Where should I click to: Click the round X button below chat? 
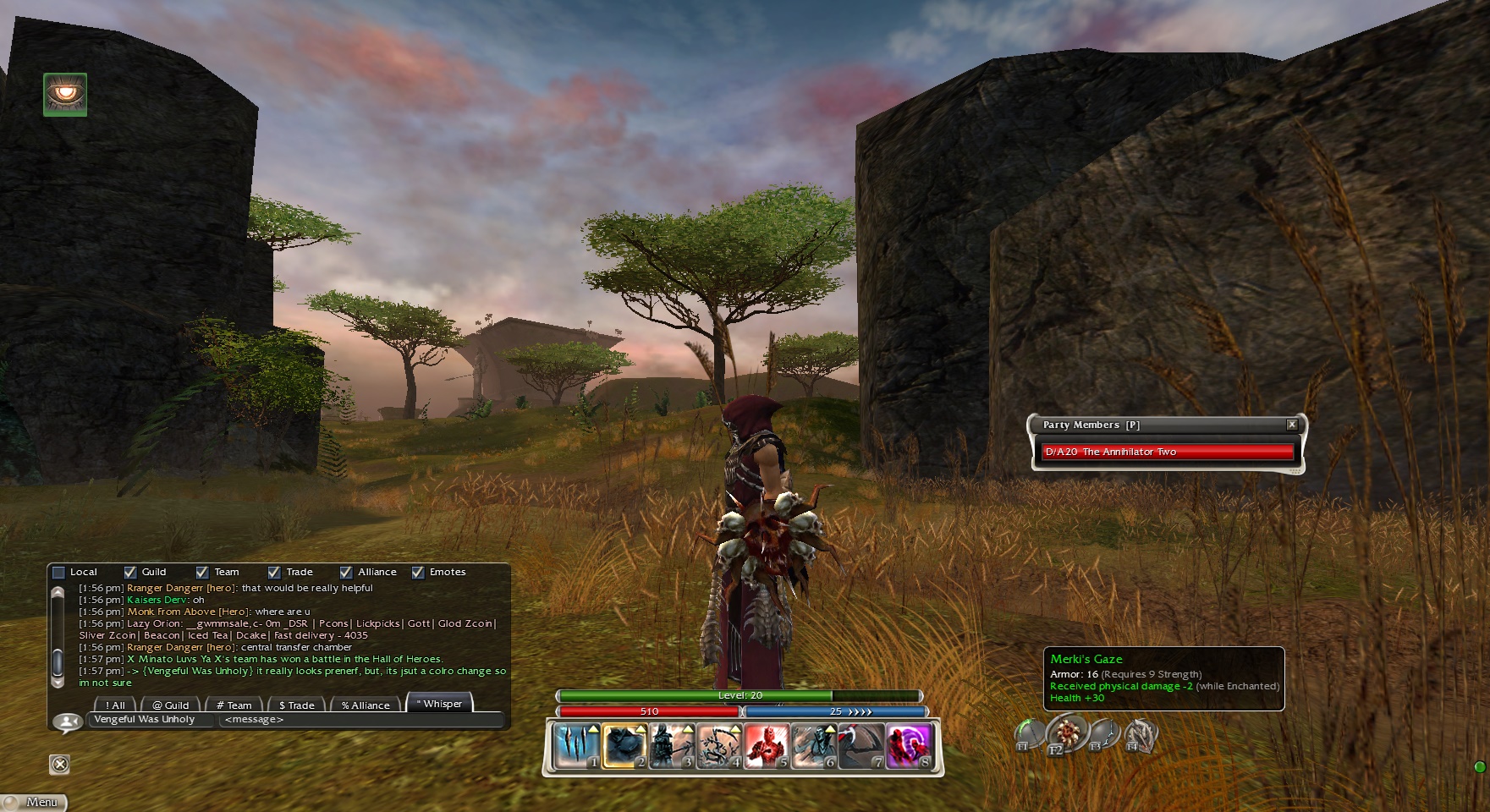59,765
